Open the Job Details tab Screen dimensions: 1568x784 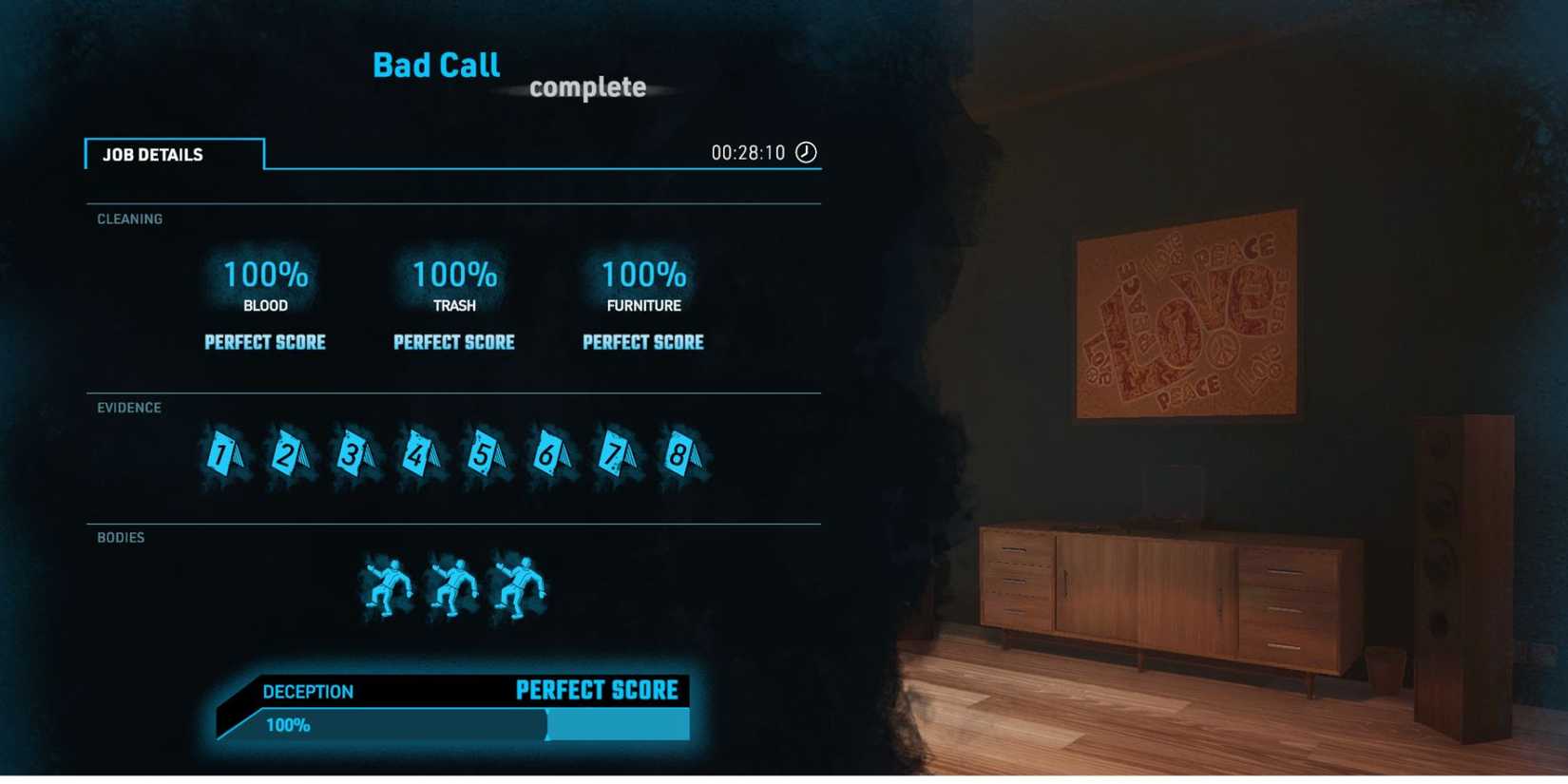(154, 154)
